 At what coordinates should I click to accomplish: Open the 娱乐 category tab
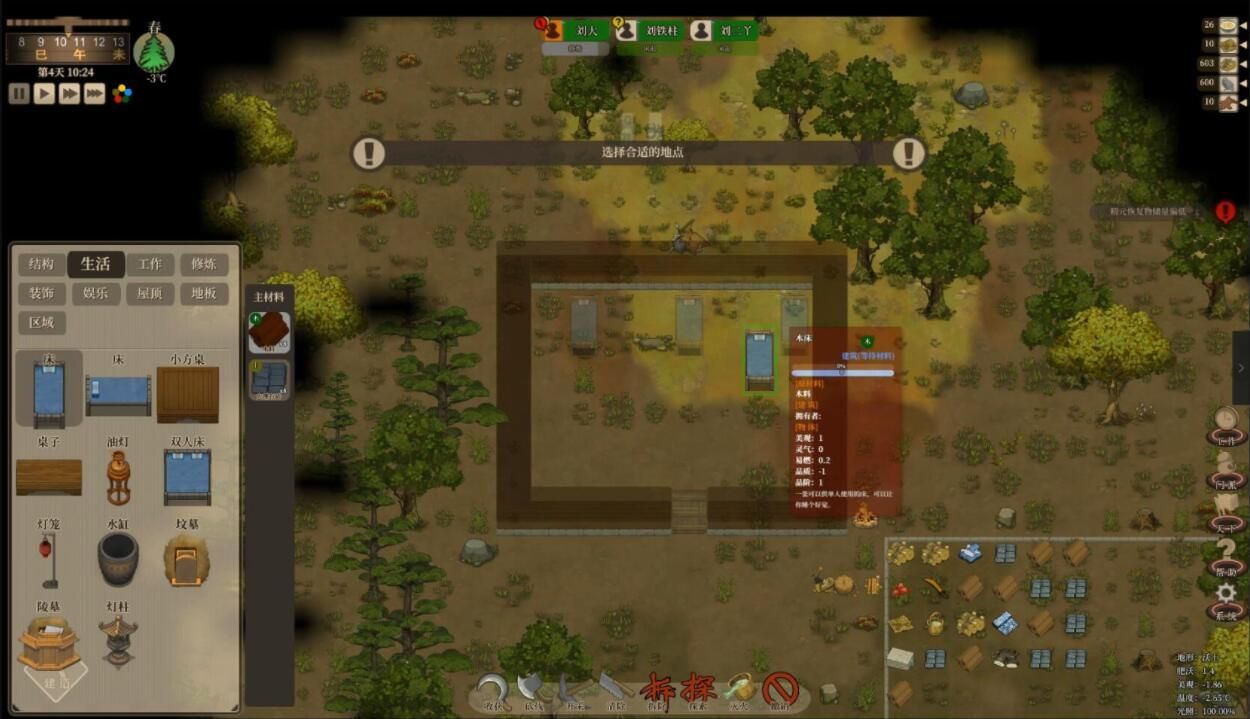[96, 294]
